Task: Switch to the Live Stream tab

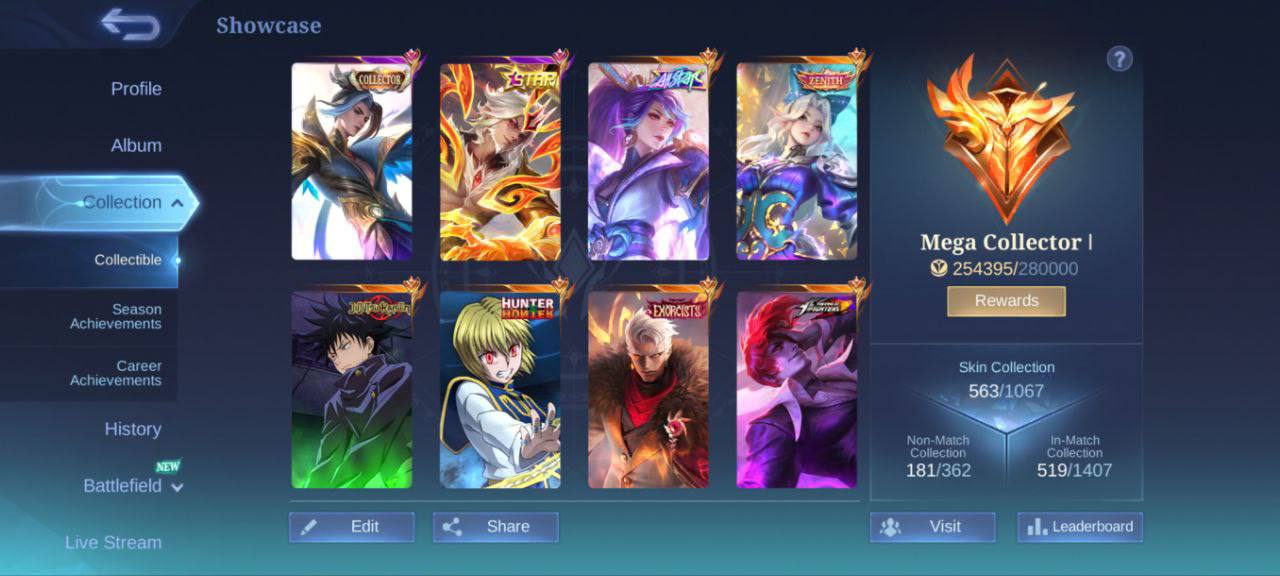Action: pyautogui.click(x=113, y=543)
